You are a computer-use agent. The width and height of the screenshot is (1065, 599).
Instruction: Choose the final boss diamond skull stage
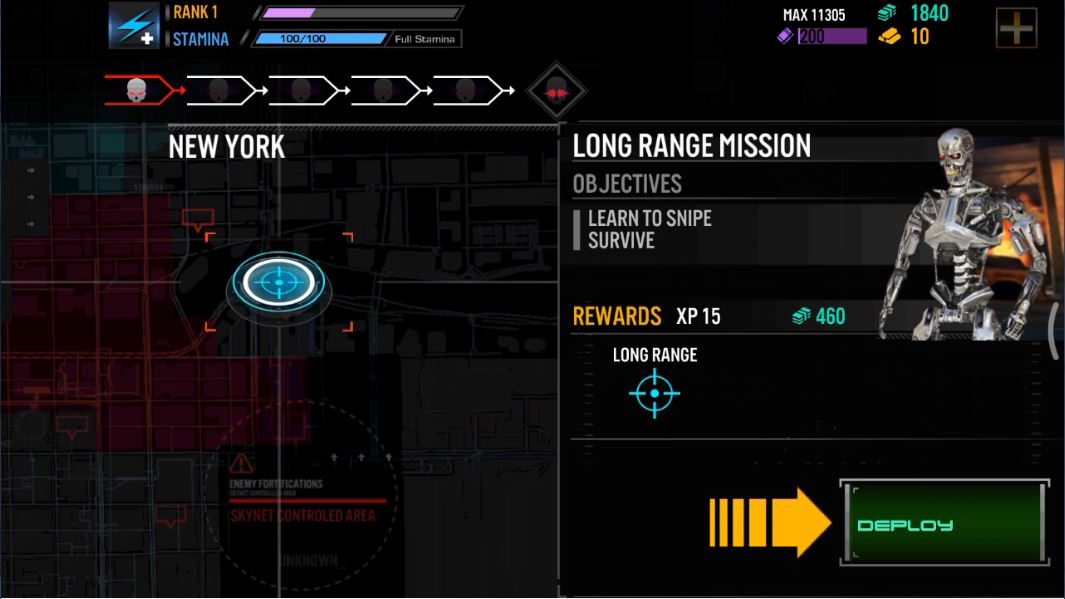point(556,91)
